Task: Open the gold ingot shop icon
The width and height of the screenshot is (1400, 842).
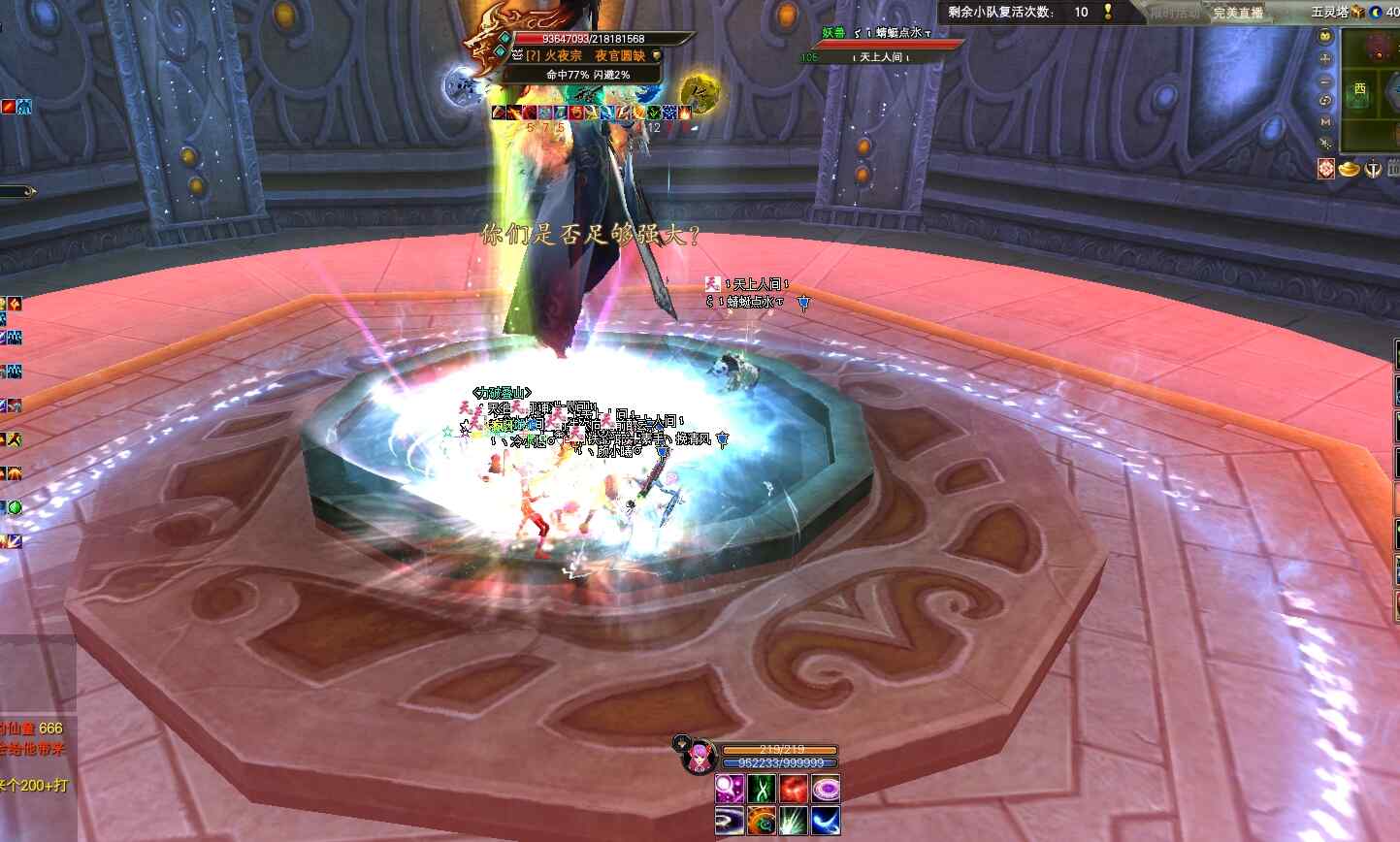Action: pos(1350,169)
